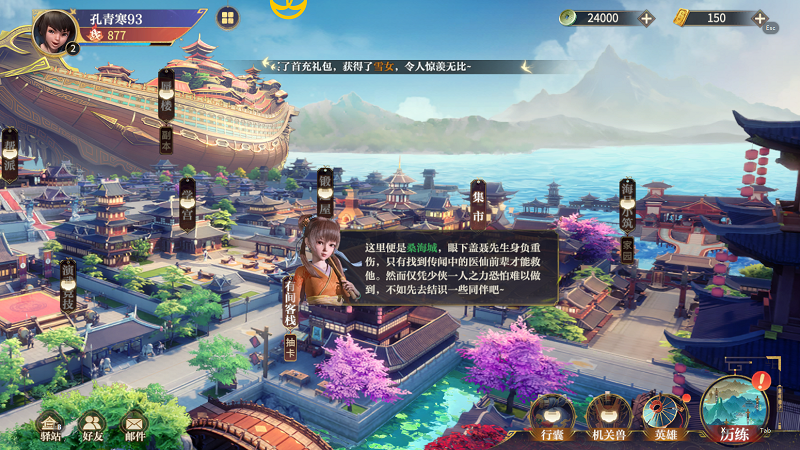Select the 蜃楼 dungeon ship label
The image size is (800, 450).
pyautogui.click(x=166, y=110)
